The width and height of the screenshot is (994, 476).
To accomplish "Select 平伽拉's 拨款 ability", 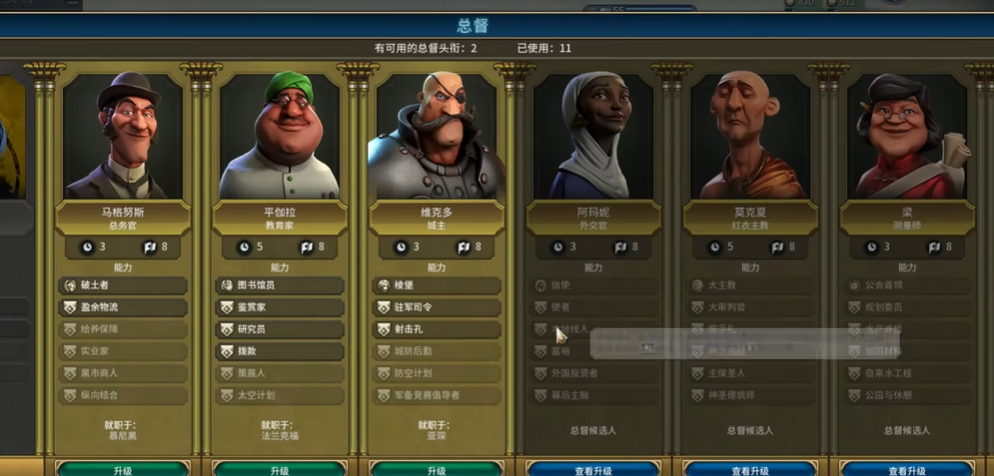I will (x=280, y=351).
